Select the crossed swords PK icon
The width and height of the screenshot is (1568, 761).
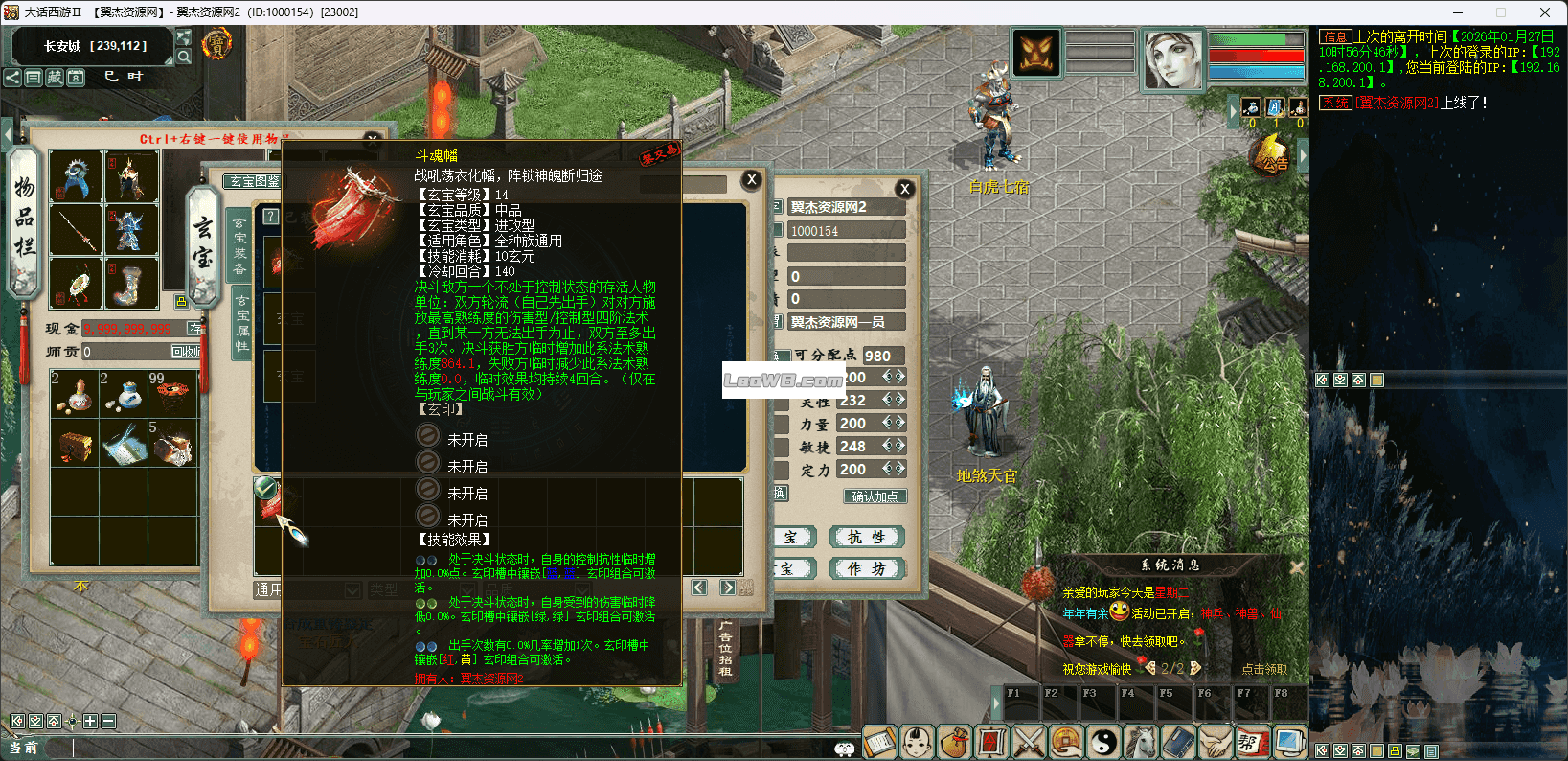(x=1028, y=743)
